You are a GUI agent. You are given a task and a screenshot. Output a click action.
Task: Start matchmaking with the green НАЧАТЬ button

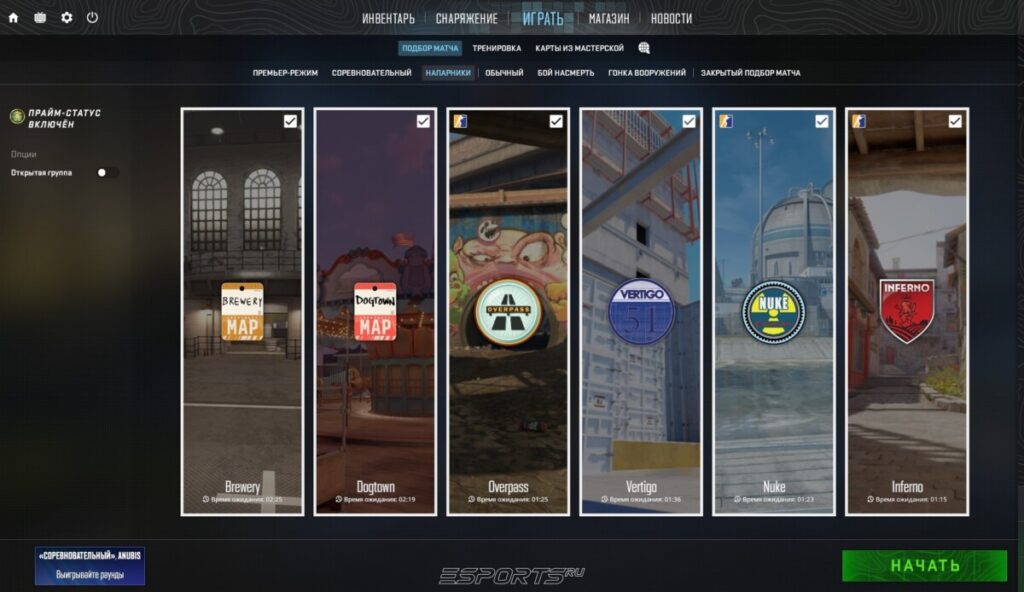(924, 565)
